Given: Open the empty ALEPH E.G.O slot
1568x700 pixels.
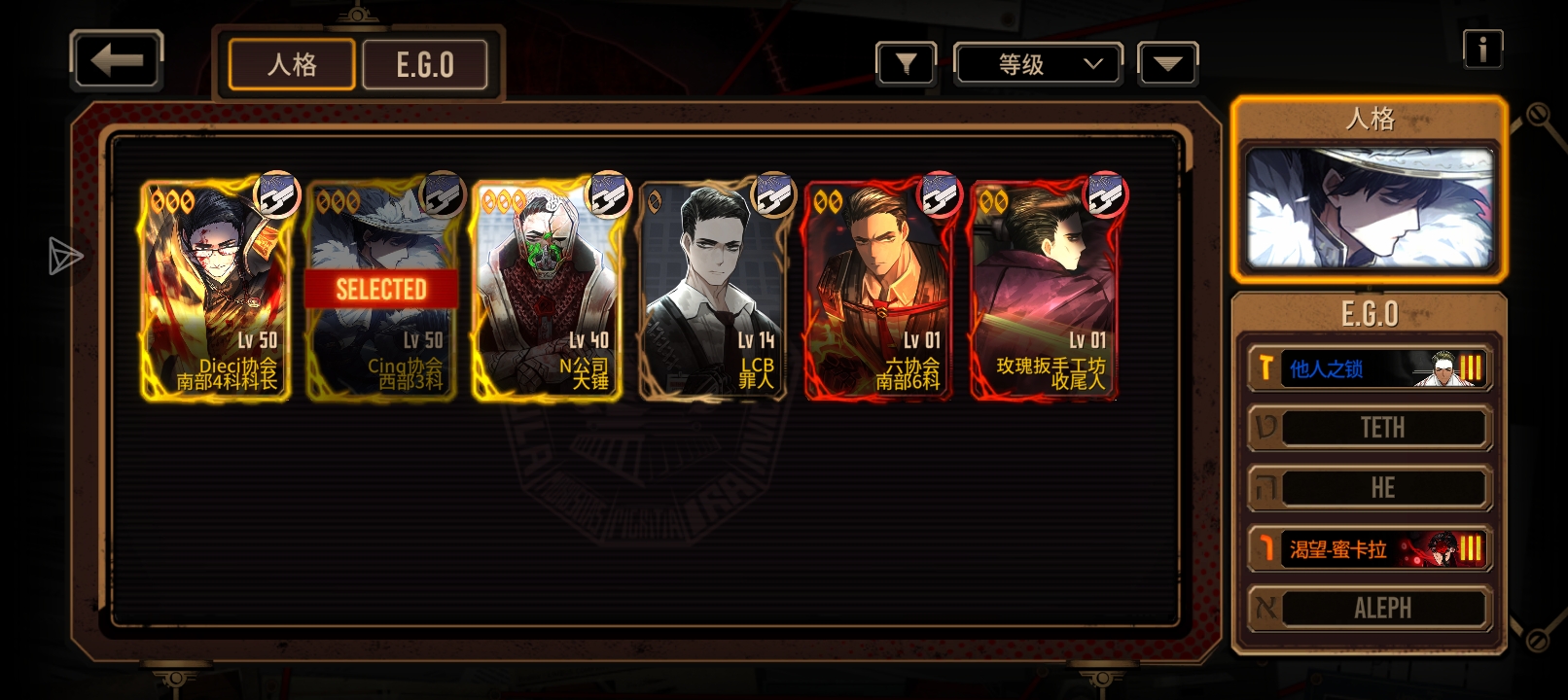Looking at the screenshot, I should pos(1370,609).
